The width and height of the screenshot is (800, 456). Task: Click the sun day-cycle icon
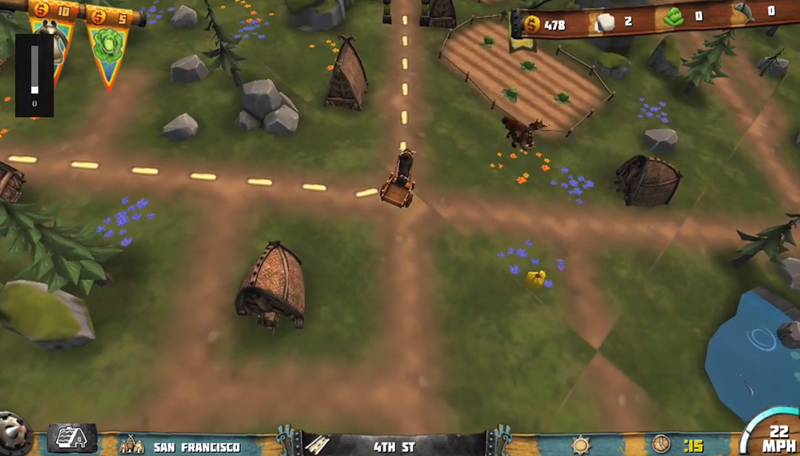pyautogui.click(x=580, y=443)
